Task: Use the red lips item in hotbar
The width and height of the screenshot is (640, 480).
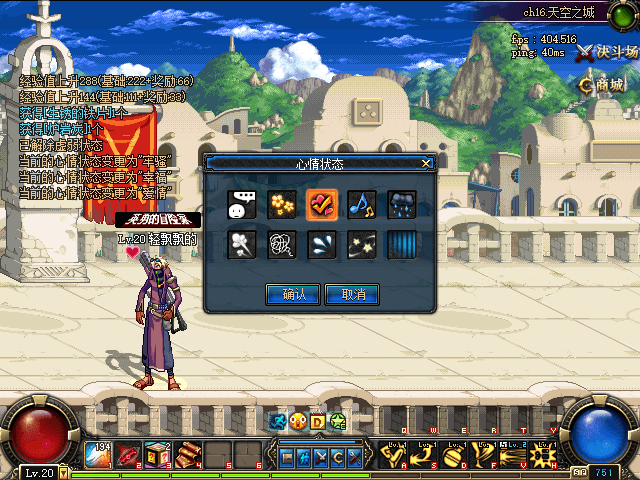Action: pyautogui.click(x=129, y=455)
